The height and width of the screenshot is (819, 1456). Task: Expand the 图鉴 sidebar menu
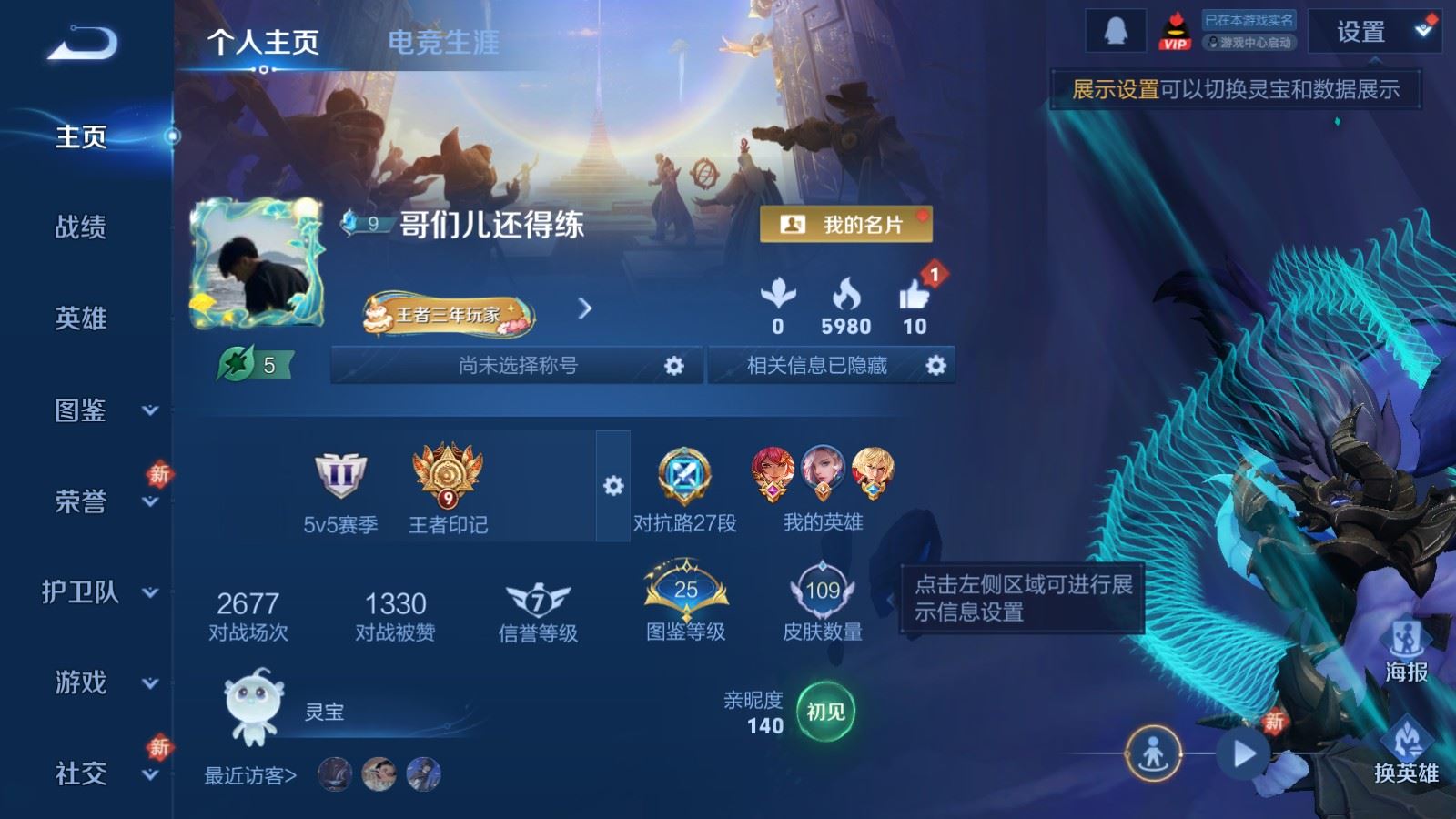100,410
